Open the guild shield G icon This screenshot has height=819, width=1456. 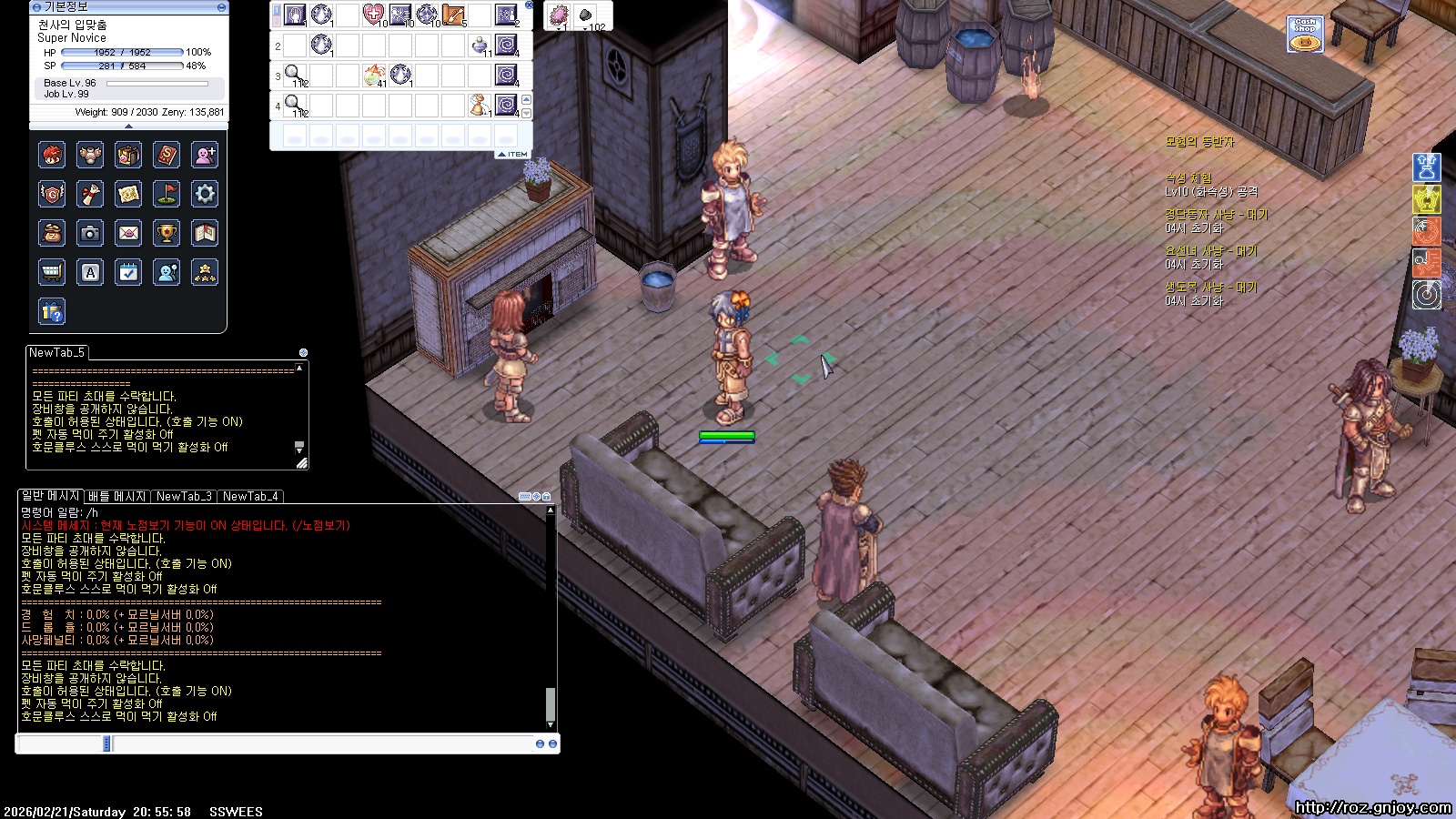point(52,194)
